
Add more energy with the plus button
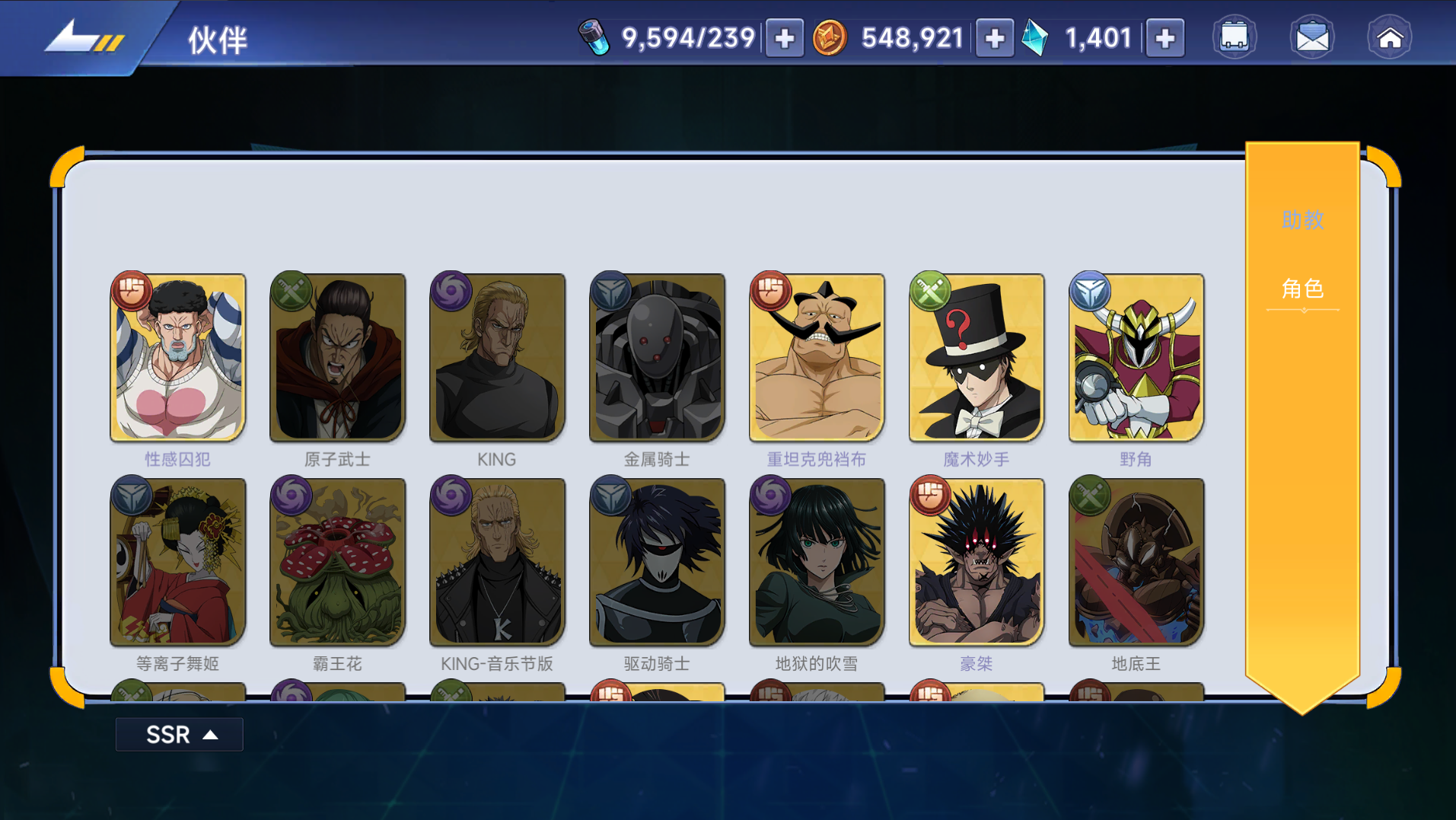pyautogui.click(x=784, y=38)
